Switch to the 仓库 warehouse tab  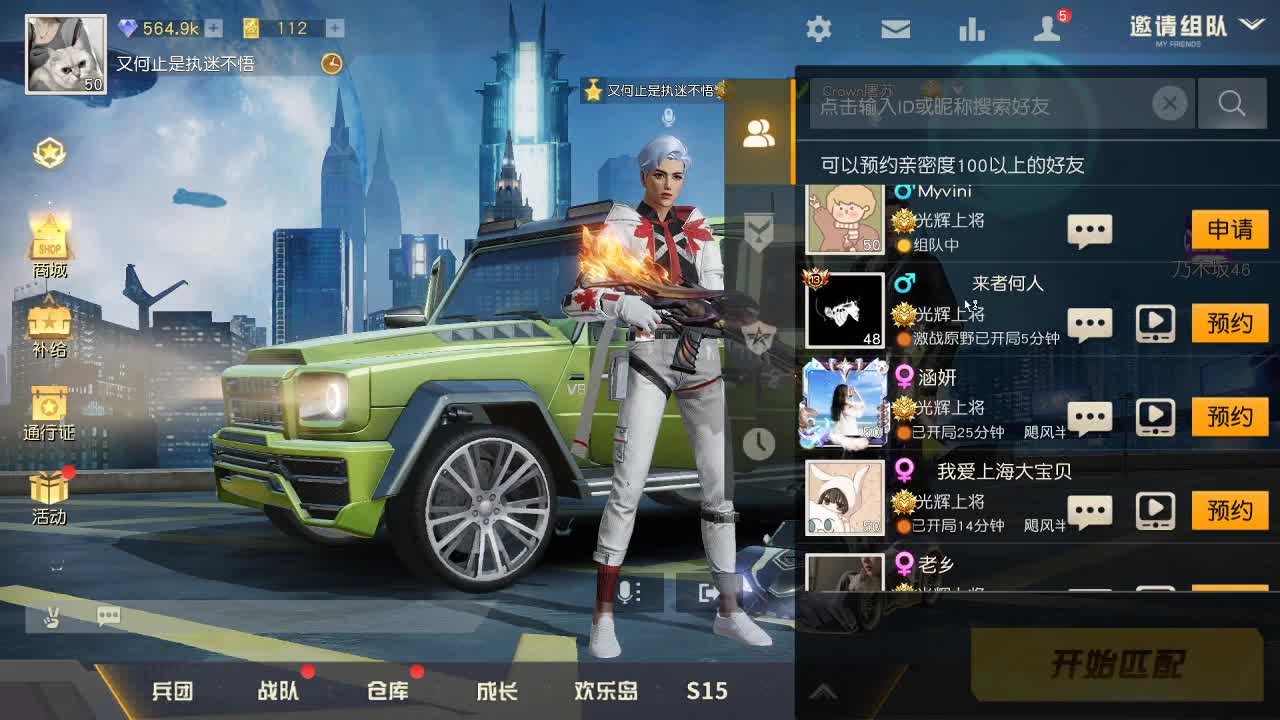386,690
